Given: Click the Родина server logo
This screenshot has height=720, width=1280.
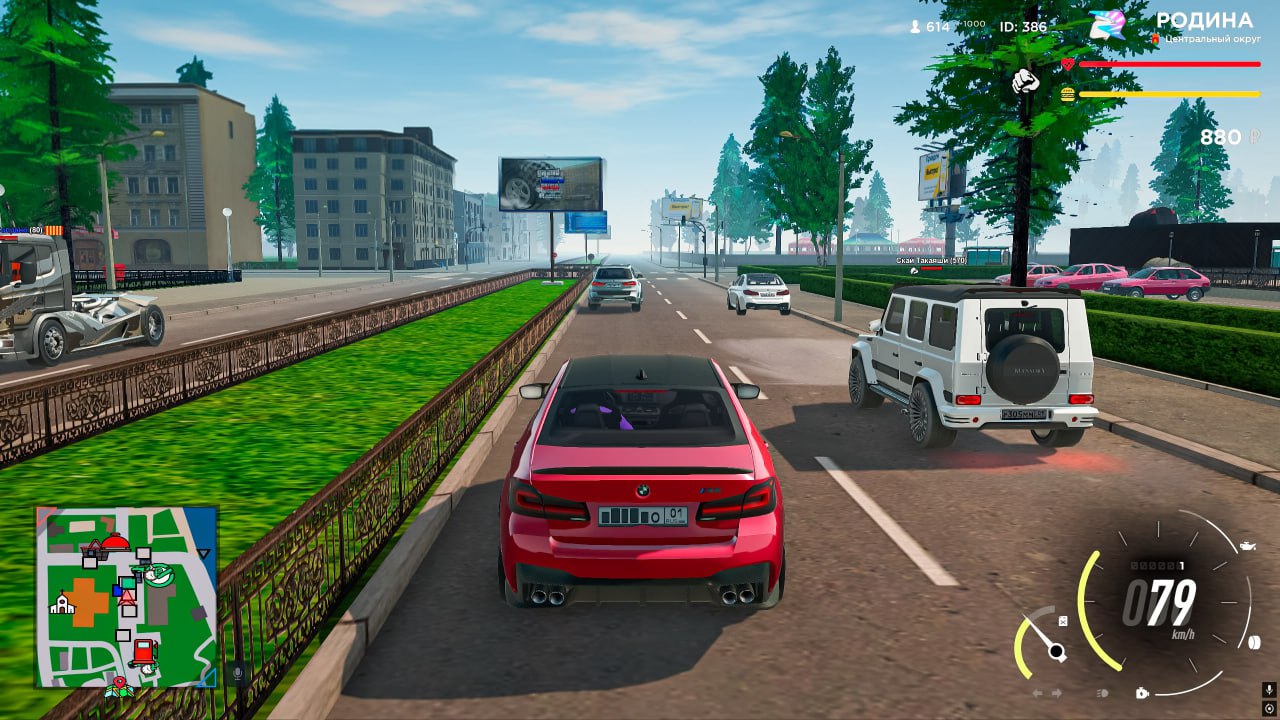Looking at the screenshot, I should tap(1107, 25).
